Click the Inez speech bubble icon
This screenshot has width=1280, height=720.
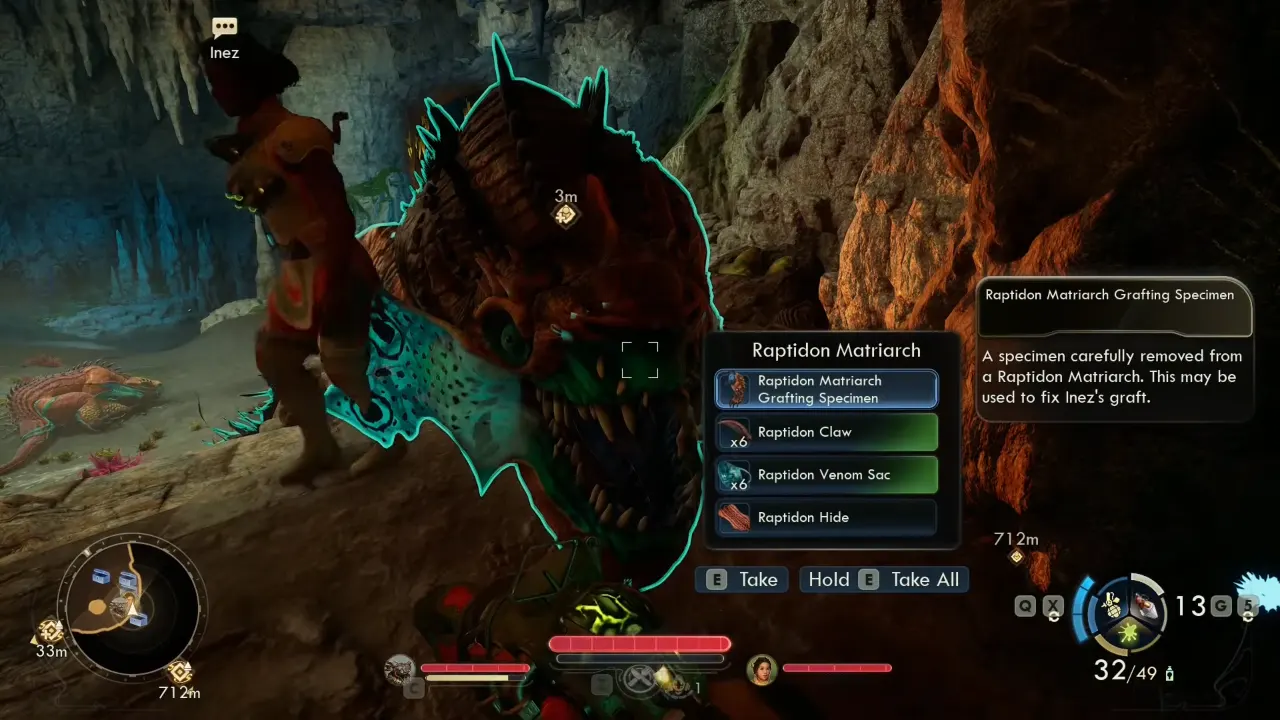(x=225, y=29)
